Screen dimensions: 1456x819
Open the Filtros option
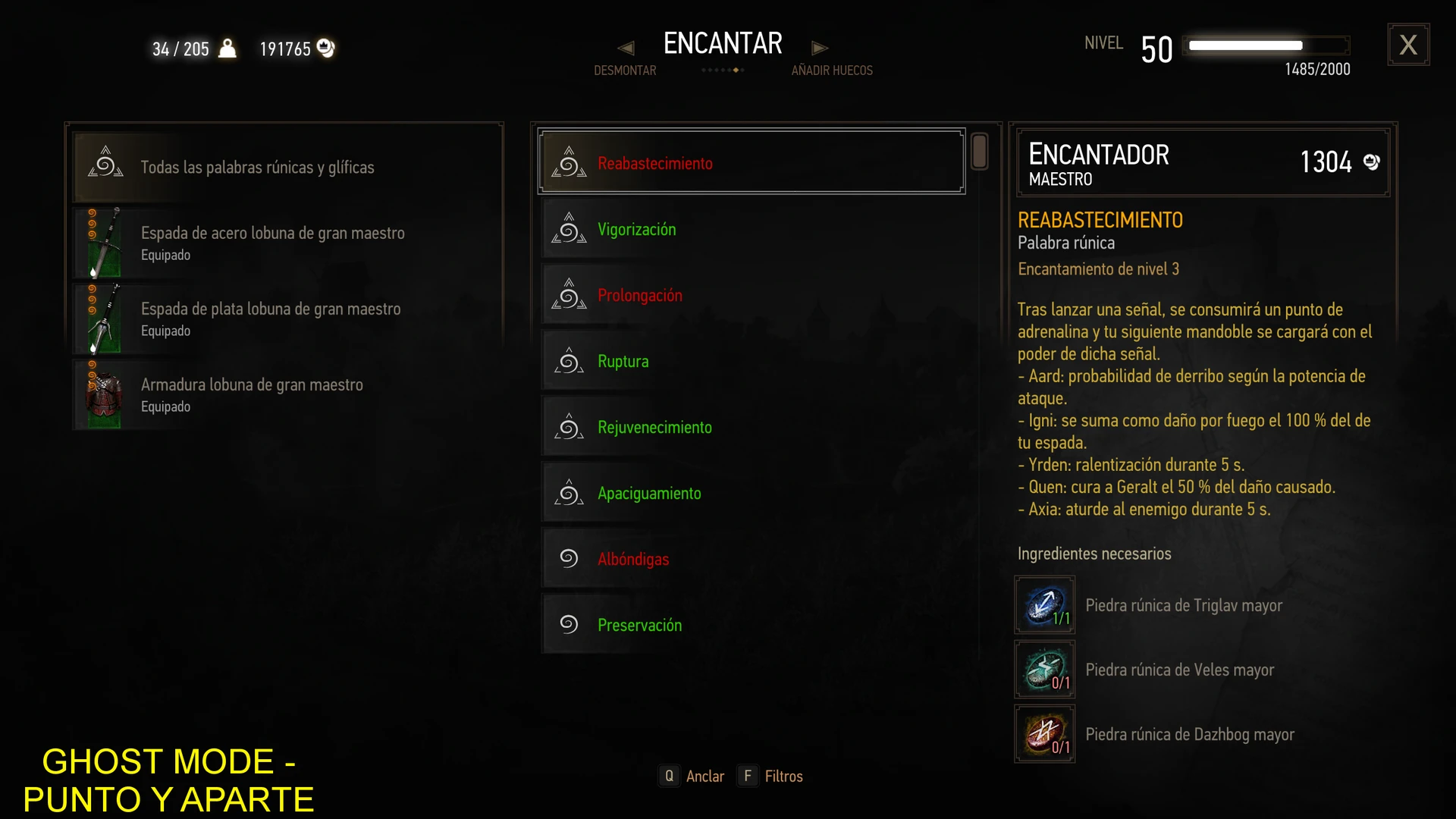point(770,776)
